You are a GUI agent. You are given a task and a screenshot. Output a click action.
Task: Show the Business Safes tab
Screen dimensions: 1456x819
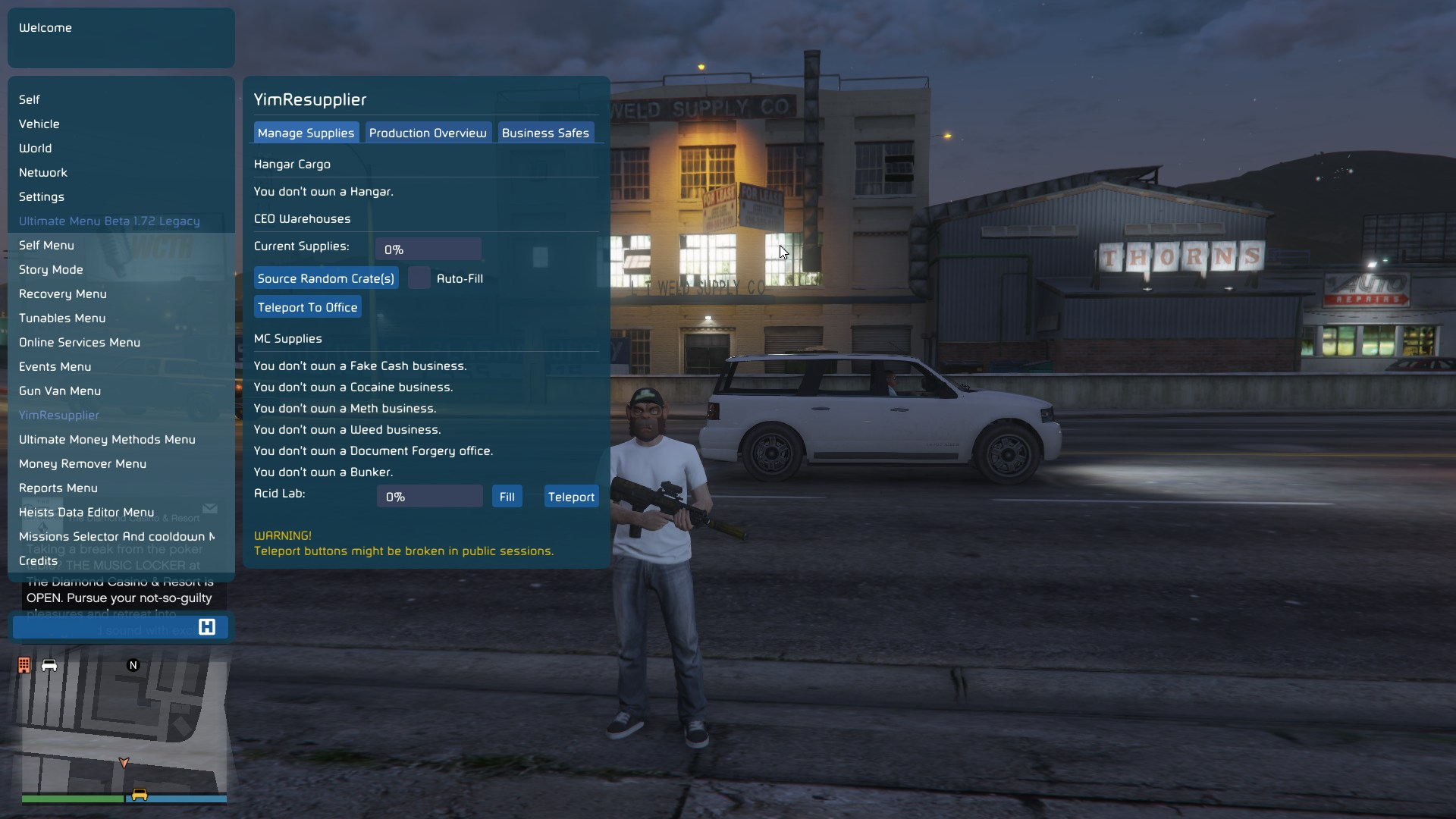545,133
